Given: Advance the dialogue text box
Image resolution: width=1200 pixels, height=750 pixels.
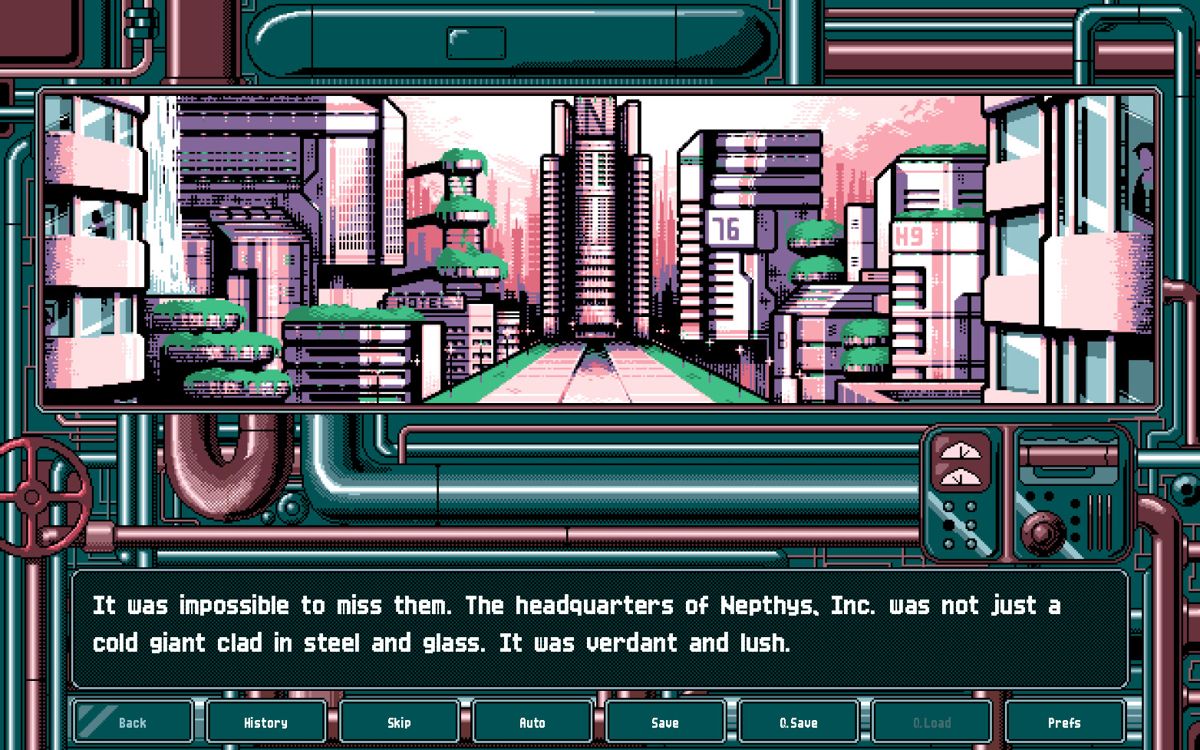Looking at the screenshot, I should [x=600, y=628].
